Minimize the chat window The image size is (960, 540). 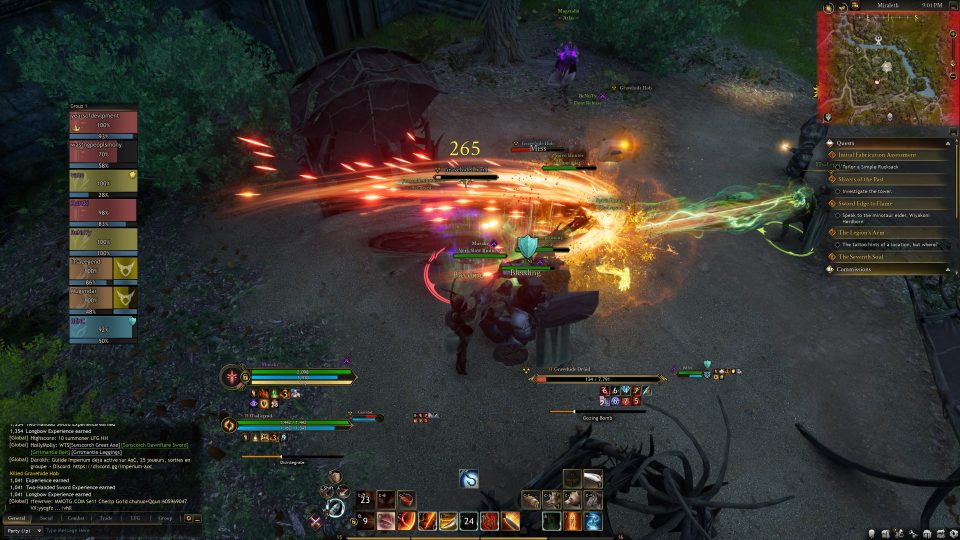[197, 519]
